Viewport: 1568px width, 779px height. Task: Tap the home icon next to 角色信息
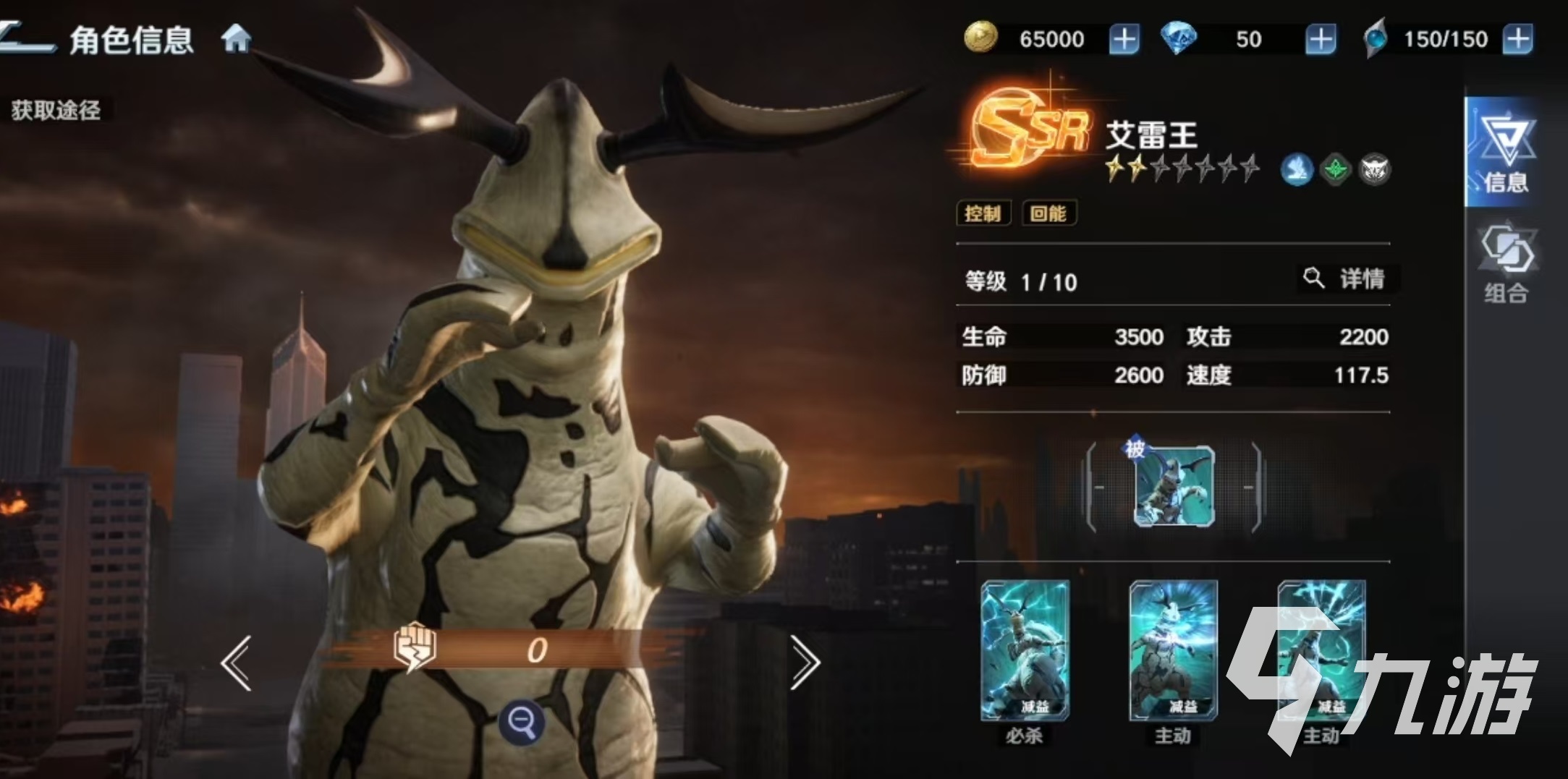236,38
